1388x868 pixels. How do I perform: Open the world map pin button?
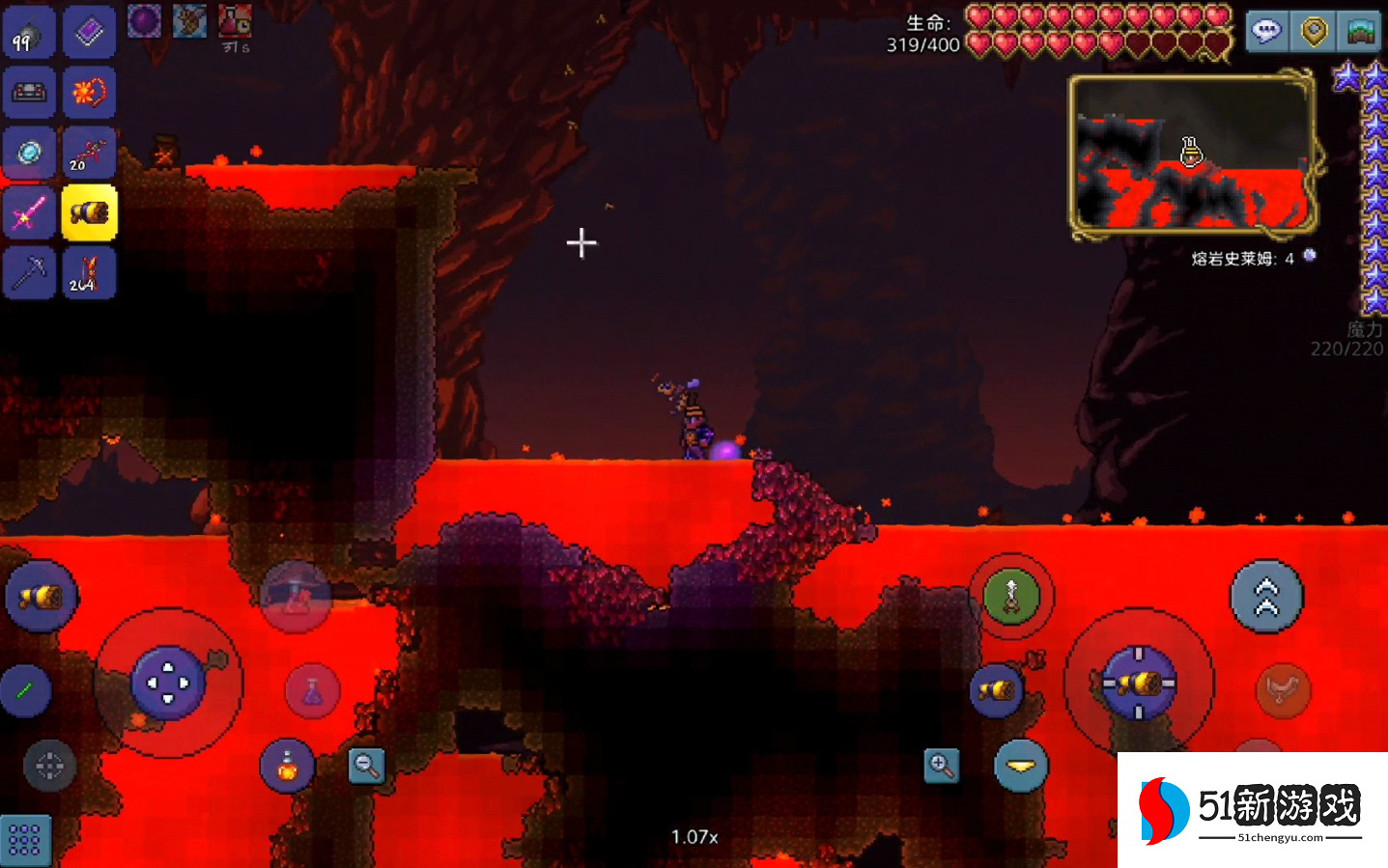[x=1314, y=32]
